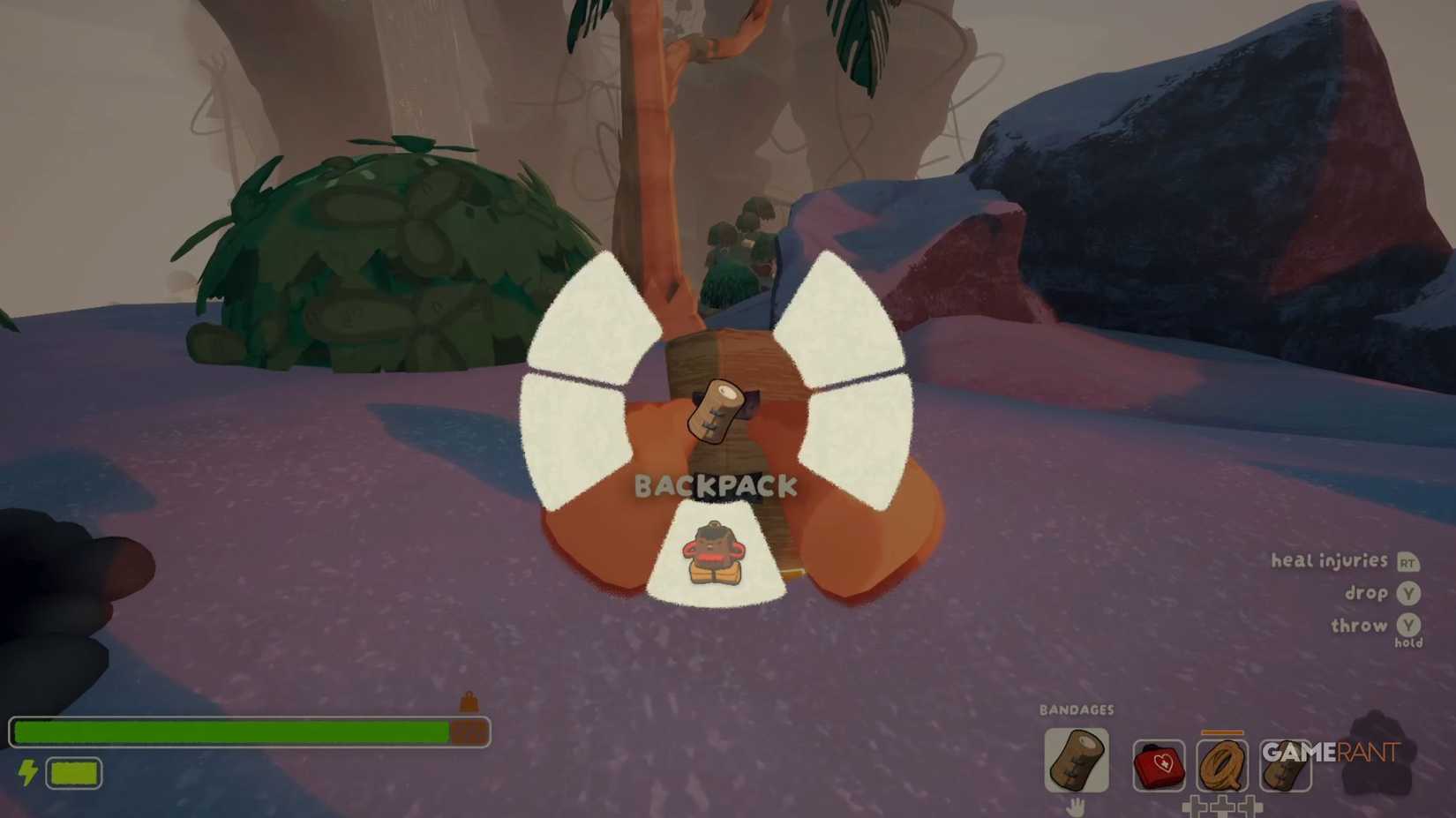Click the "heal injuries" action prompt
The width and height of the screenshot is (1456, 818).
[x=1328, y=561]
